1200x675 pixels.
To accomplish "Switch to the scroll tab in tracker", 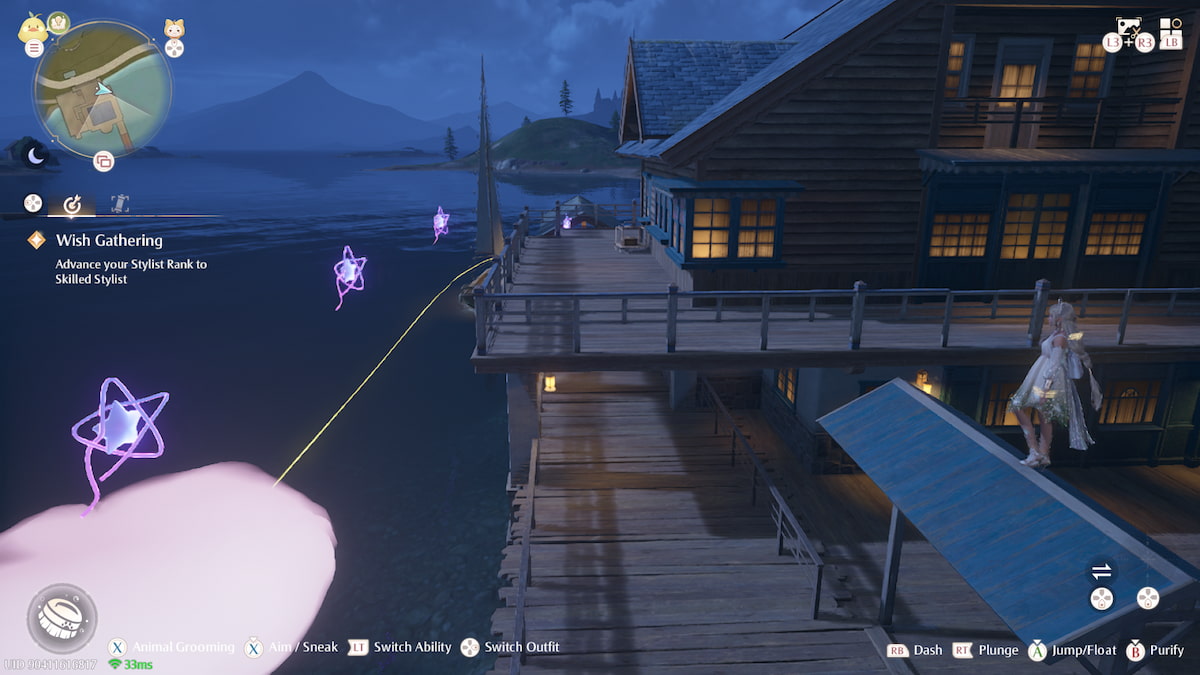I will point(120,203).
